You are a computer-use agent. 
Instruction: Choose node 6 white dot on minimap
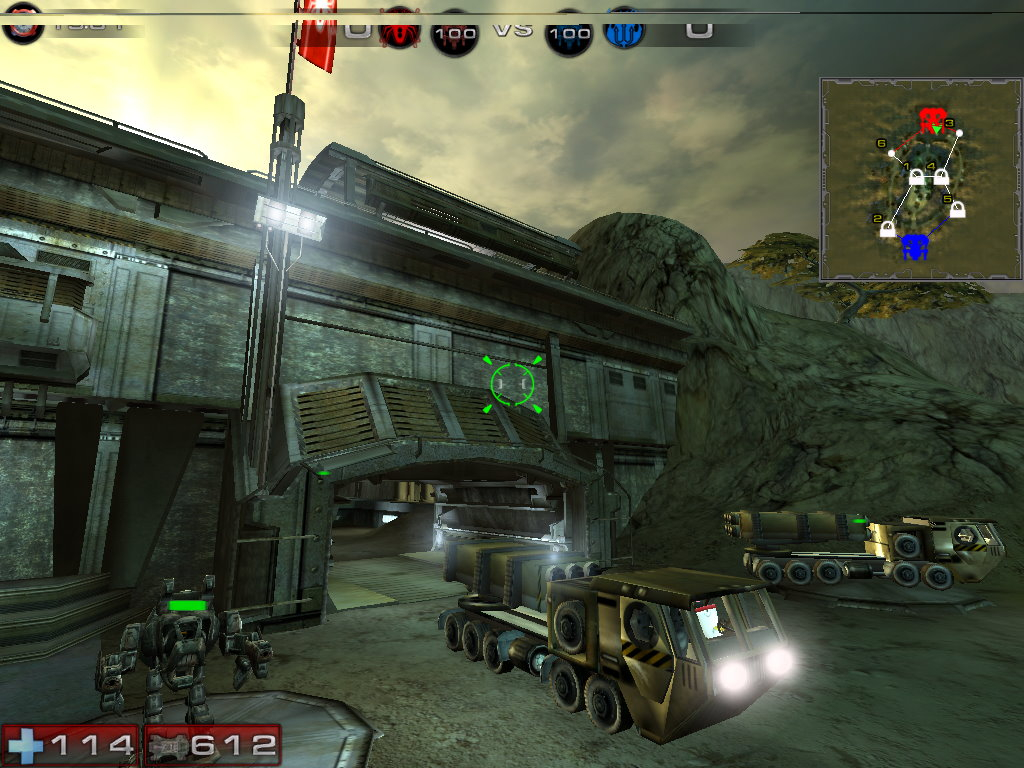point(892,154)
